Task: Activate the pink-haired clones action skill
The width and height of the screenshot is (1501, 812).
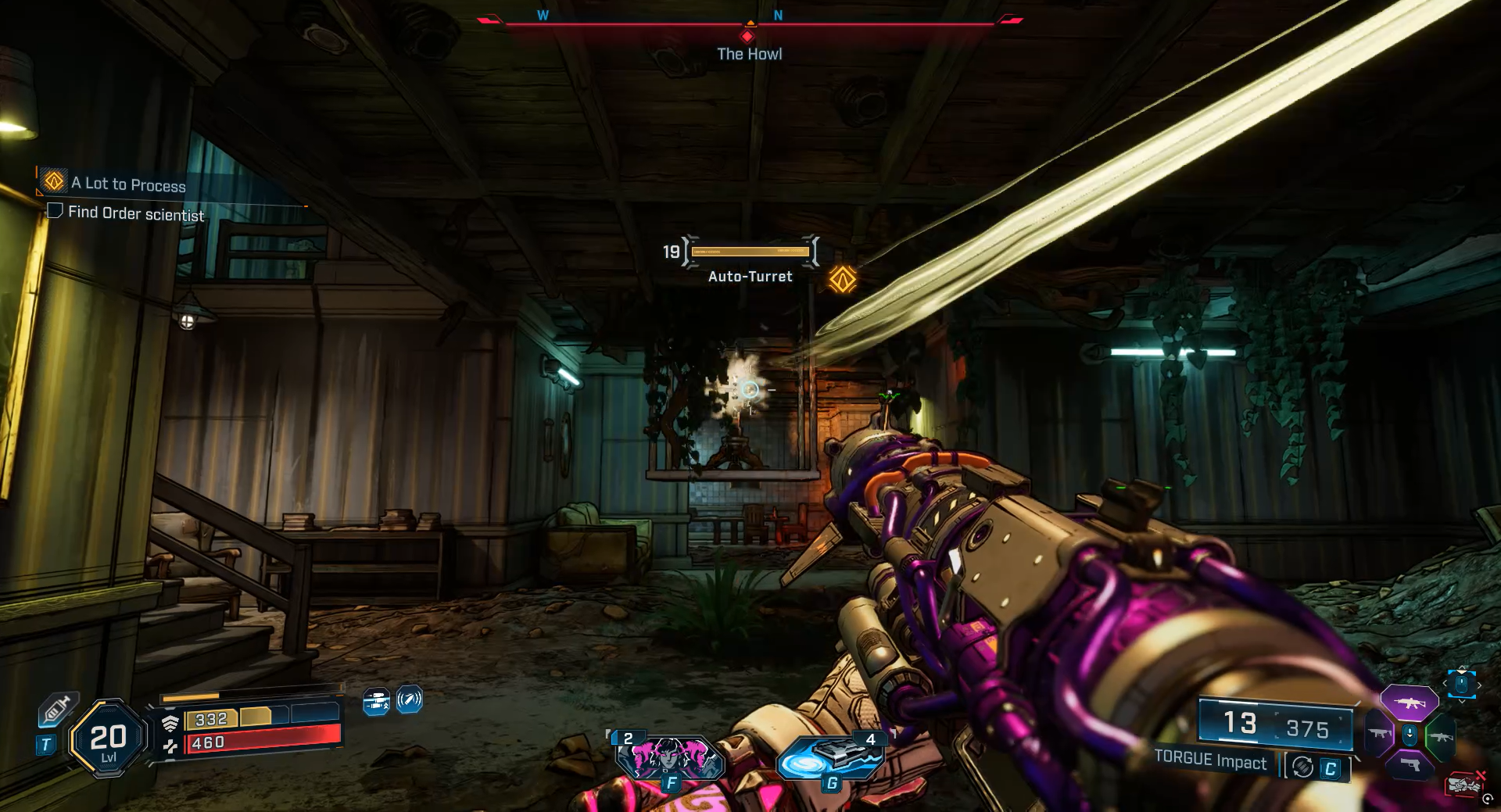Action: (670, 758)
